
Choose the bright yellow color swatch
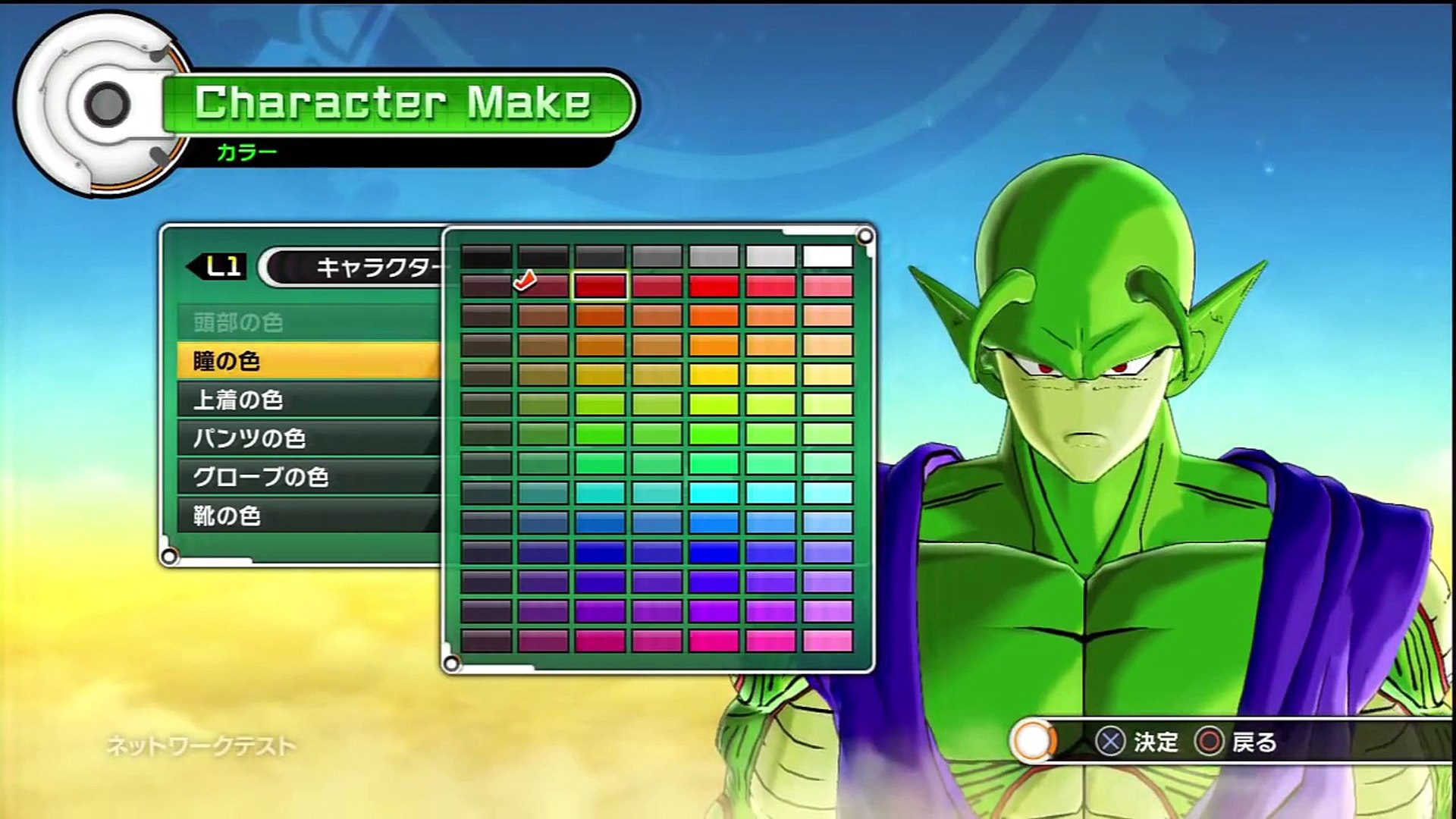[x=714, y=375]
